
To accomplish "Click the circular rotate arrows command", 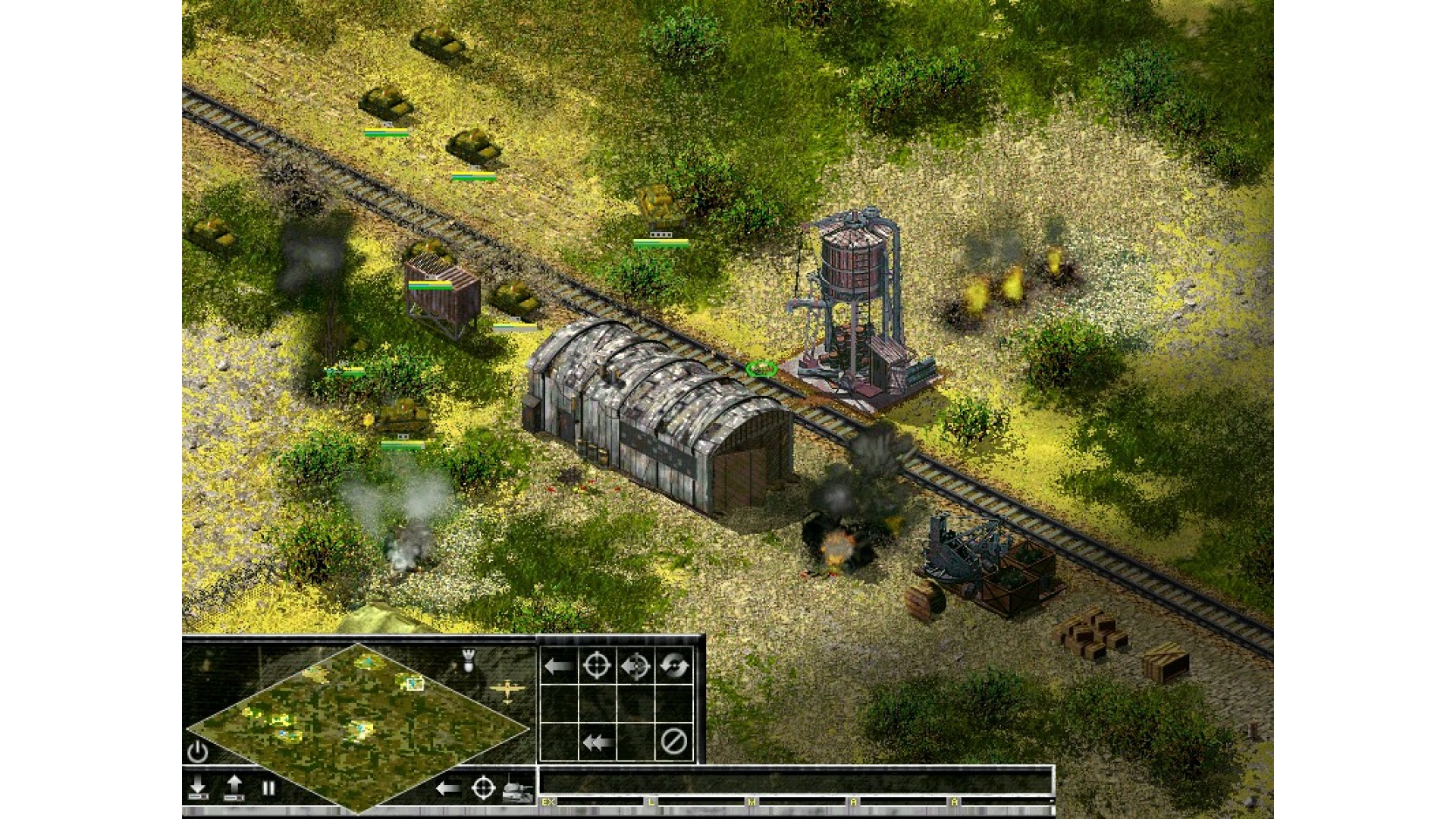I will pos(673,667).
